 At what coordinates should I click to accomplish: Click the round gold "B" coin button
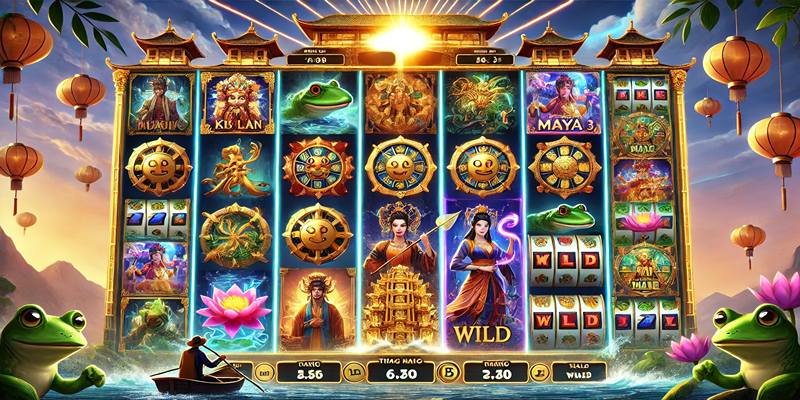coord(450,372)
